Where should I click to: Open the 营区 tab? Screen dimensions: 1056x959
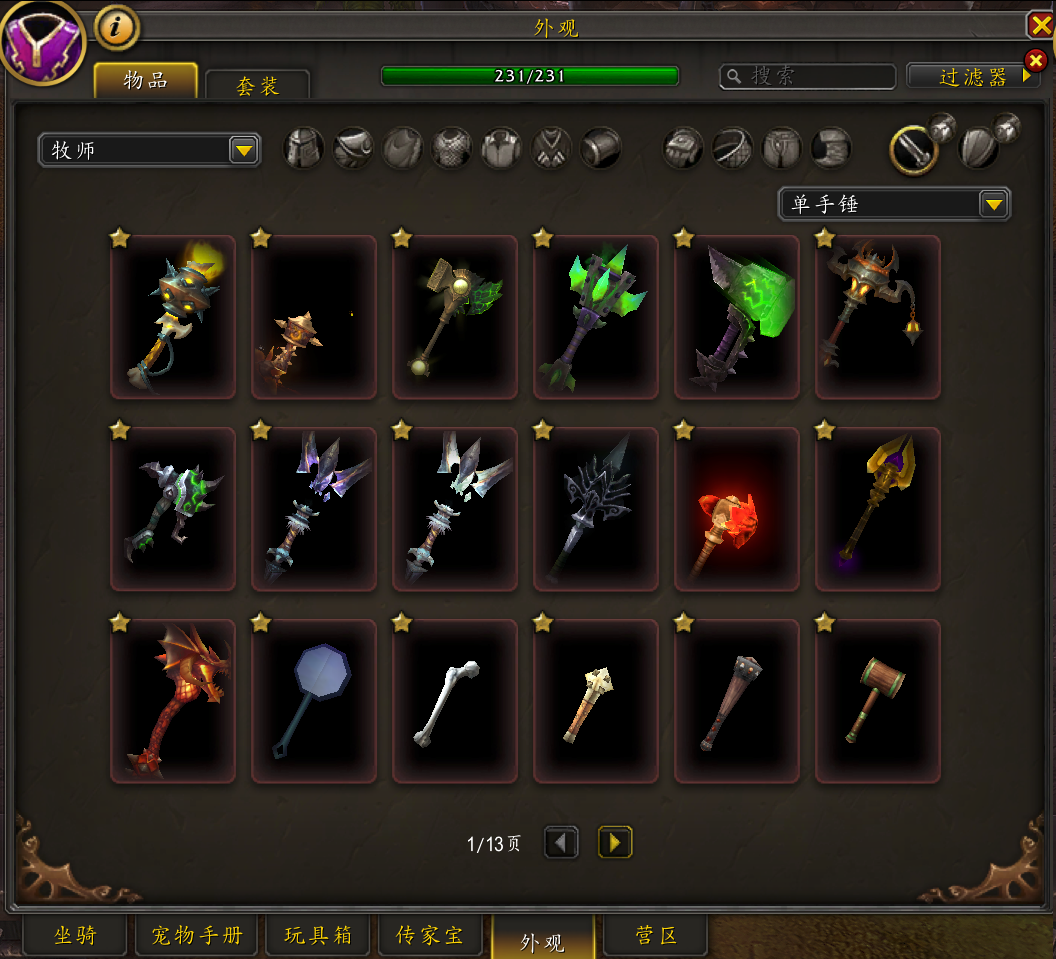coord(657,936)
